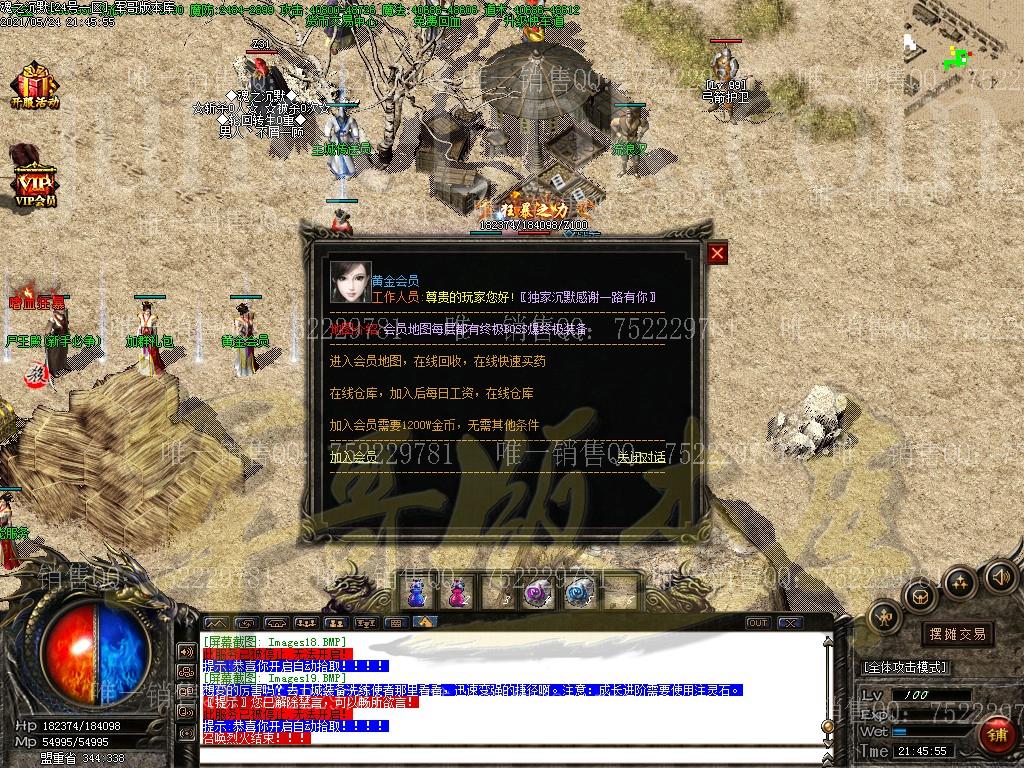Open the 摆摊交易 stall trading button
Image resolution: width=1024 pixels, height=768 pixels.
point(957,633)
